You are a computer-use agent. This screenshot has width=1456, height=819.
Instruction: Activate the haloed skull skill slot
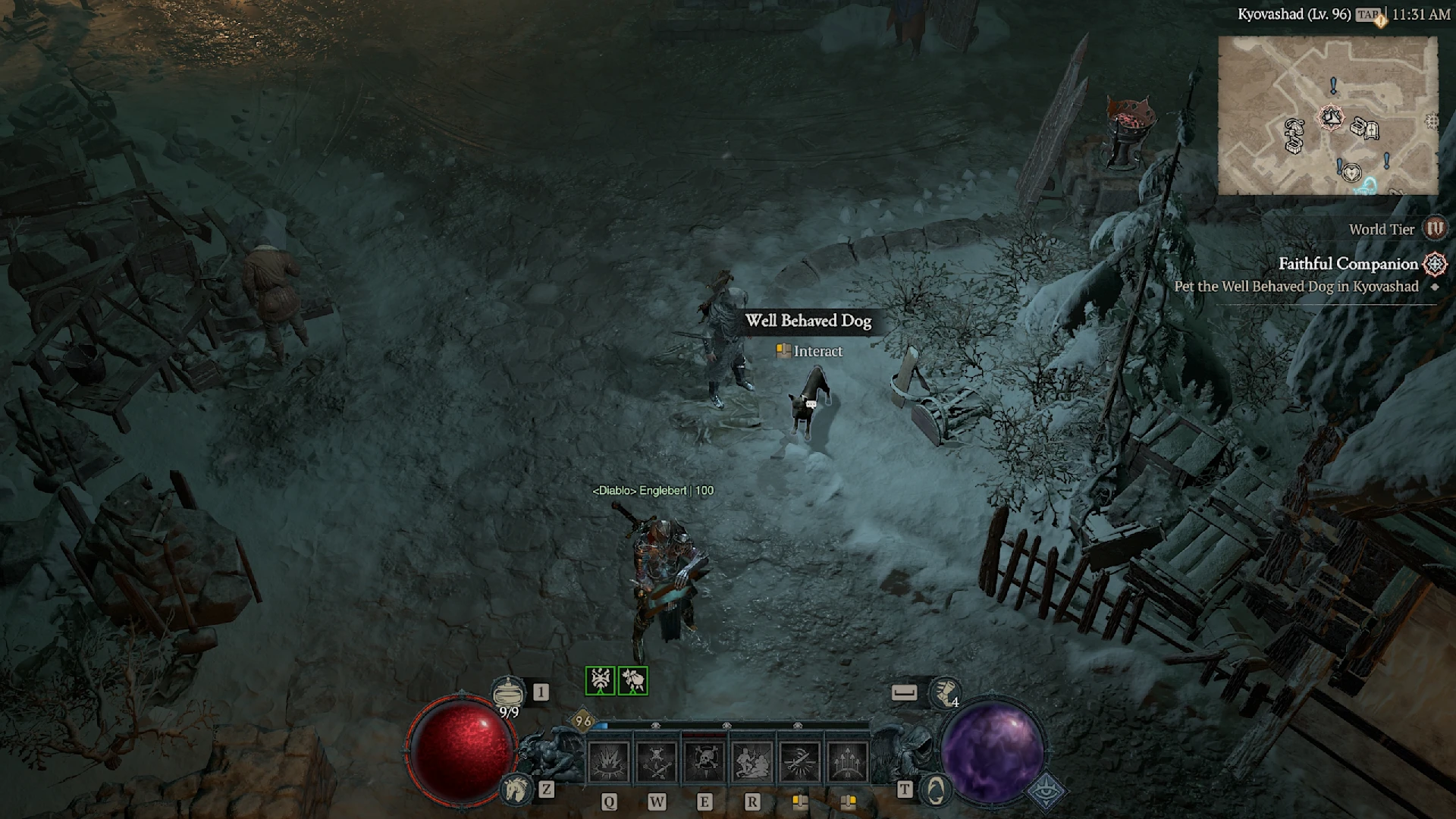click(704, 761)
